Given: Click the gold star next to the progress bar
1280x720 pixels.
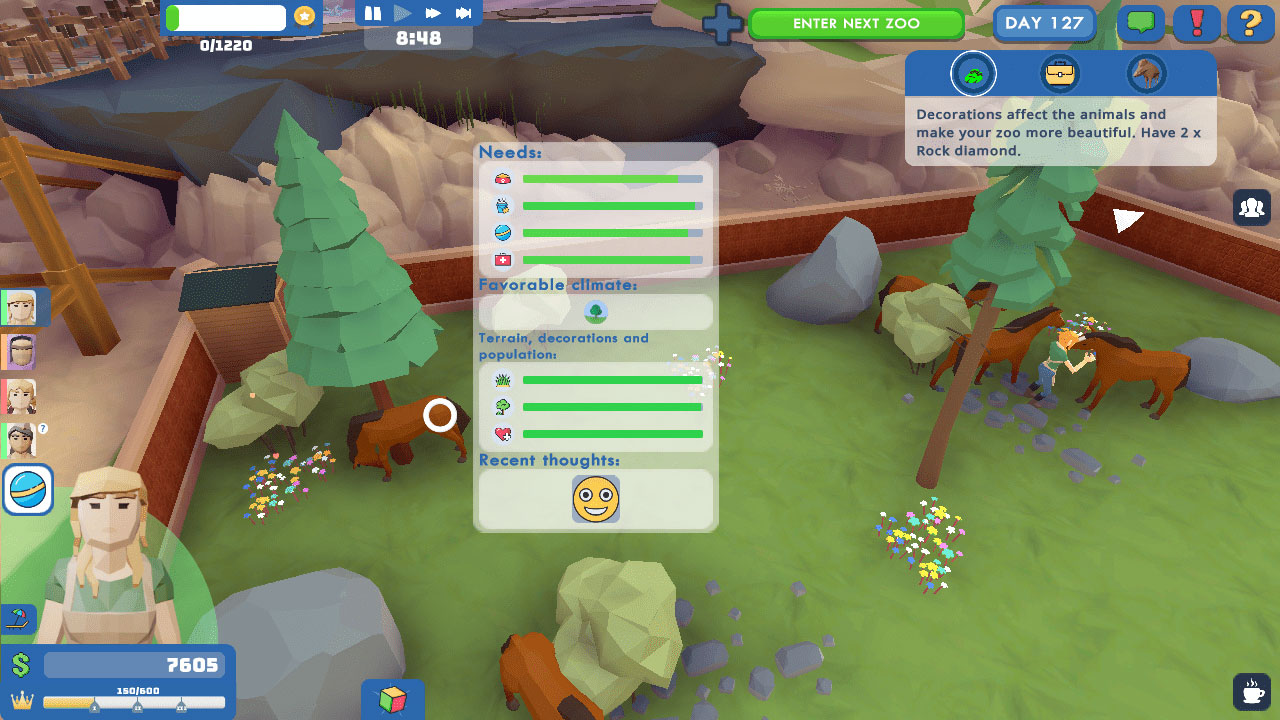Looking at the screenshot, I should [x=303, y=17].
